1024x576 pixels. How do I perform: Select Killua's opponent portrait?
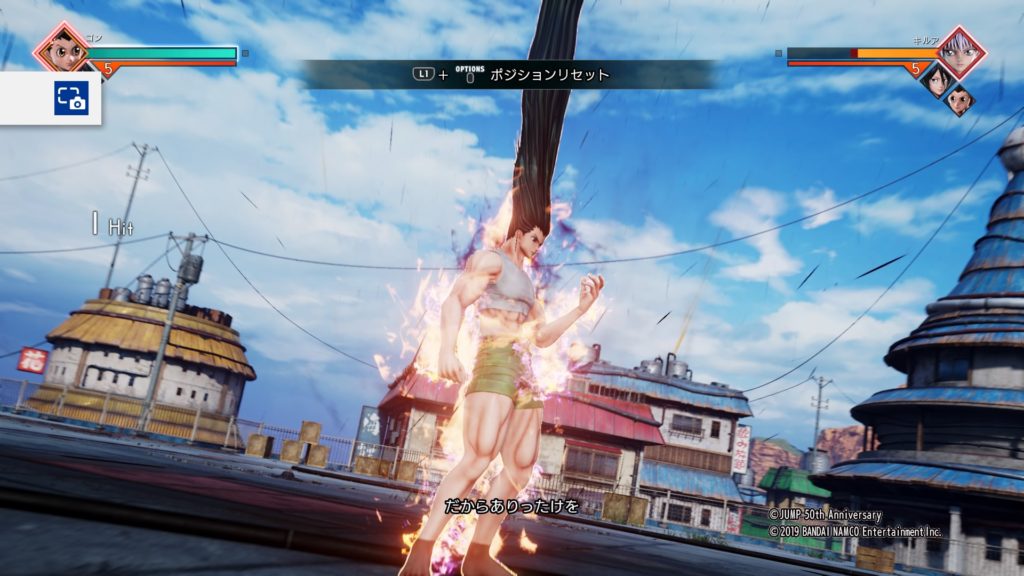click(961, 52)
